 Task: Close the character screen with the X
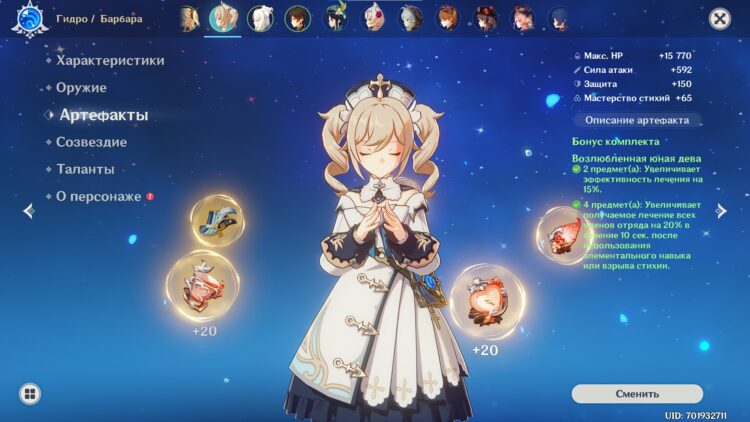coord(719,18)
